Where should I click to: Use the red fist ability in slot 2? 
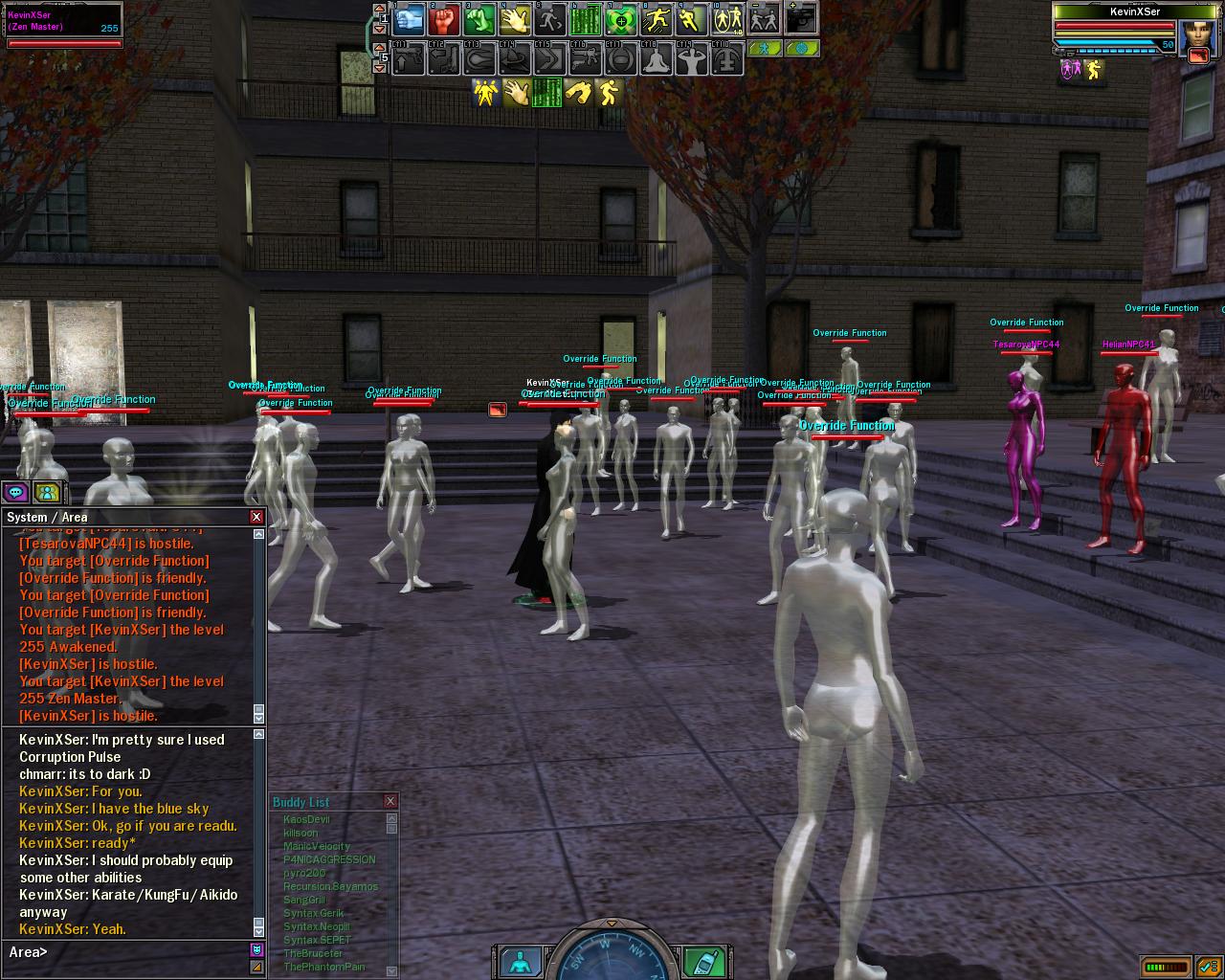pos(444,19)
